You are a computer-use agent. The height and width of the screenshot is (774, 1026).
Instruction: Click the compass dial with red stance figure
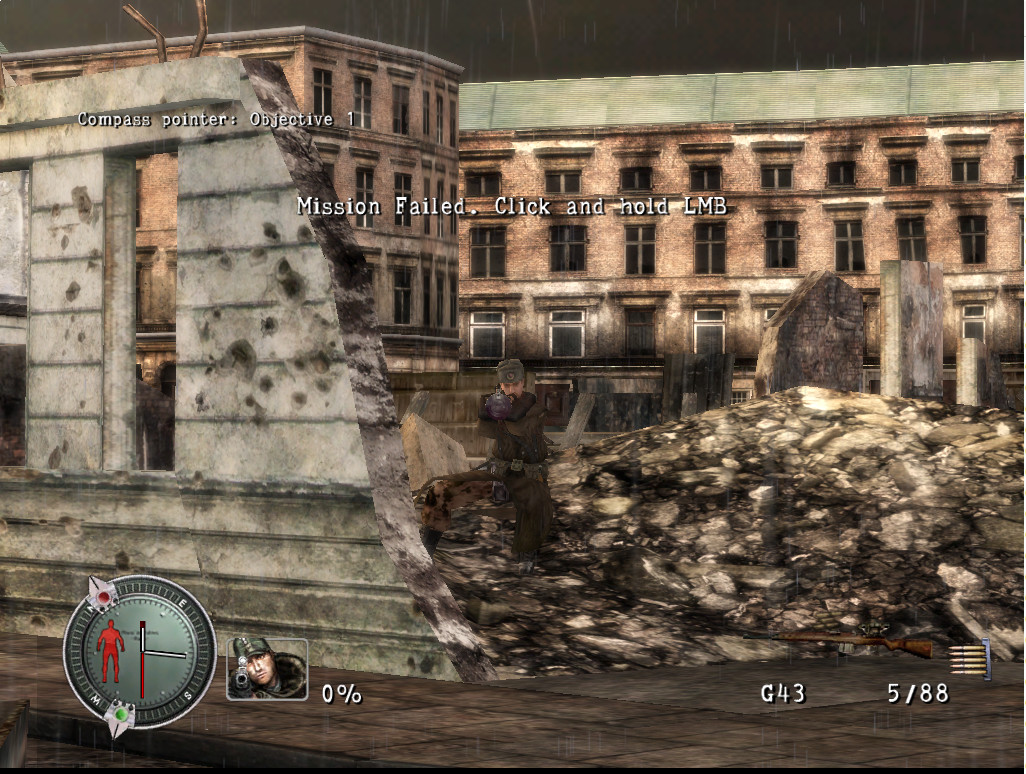click(139, 653)
